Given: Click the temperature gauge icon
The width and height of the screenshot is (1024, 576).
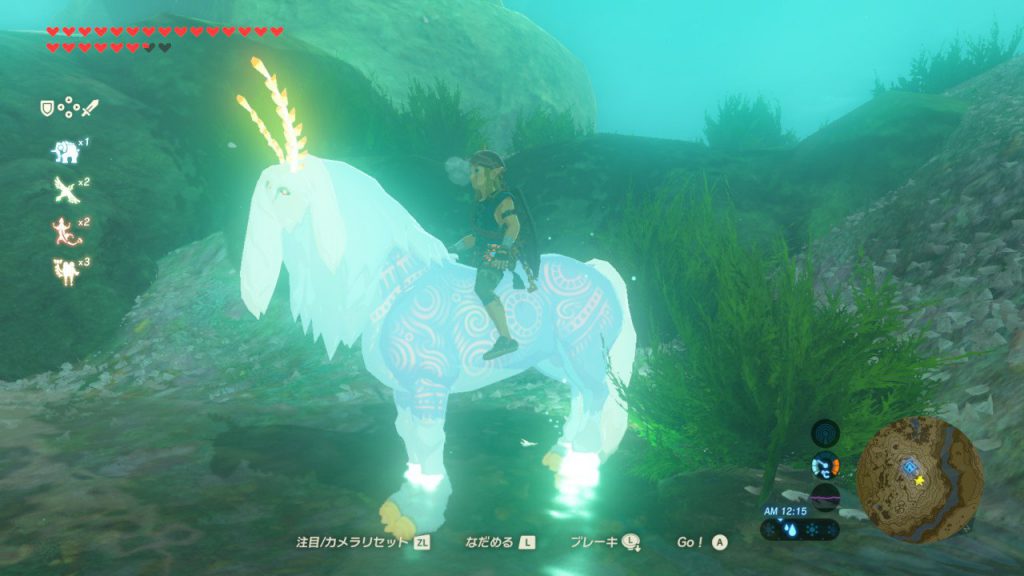Looking at the screenshot, I should click(825, 465).
